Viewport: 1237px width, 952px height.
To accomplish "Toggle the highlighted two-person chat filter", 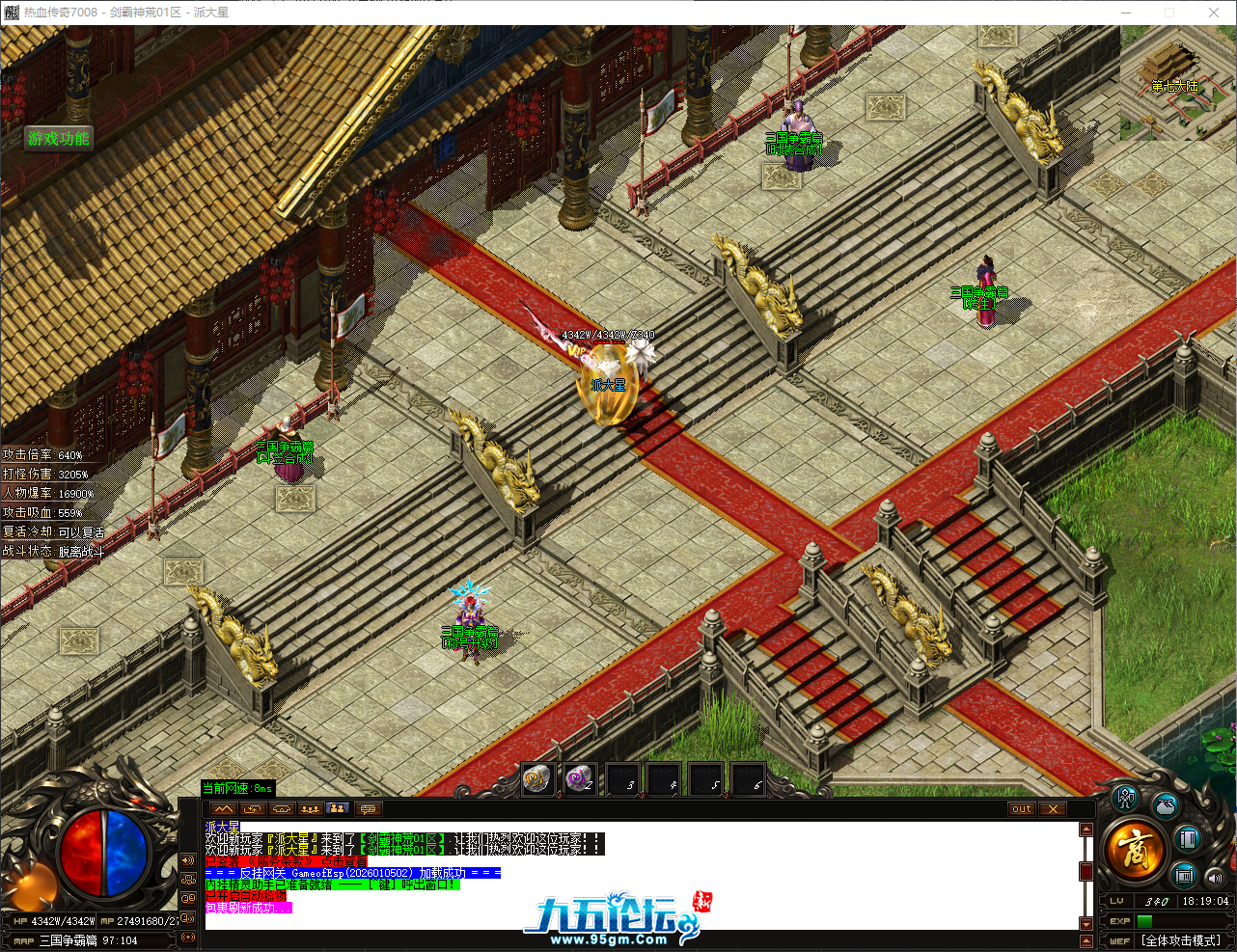I will (337, 809).
